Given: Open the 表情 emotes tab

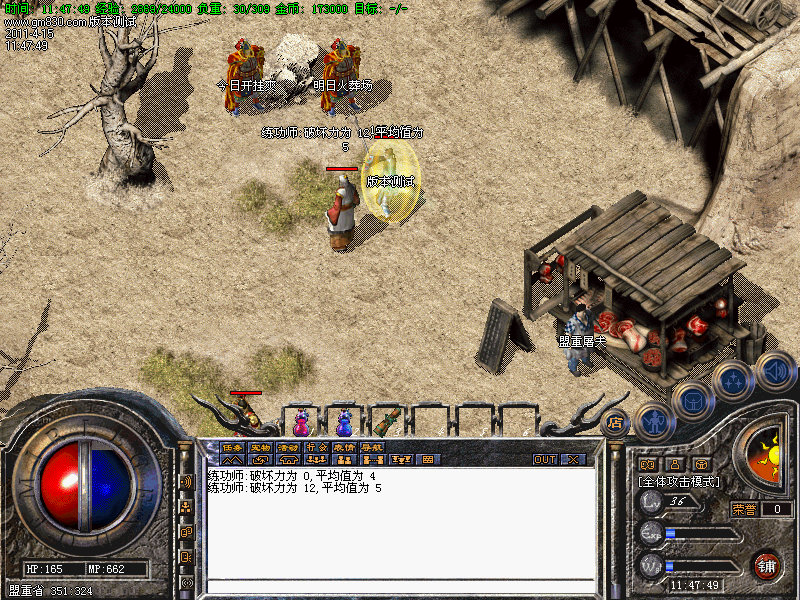Looking at the screenshot, I should coord(344,447).
